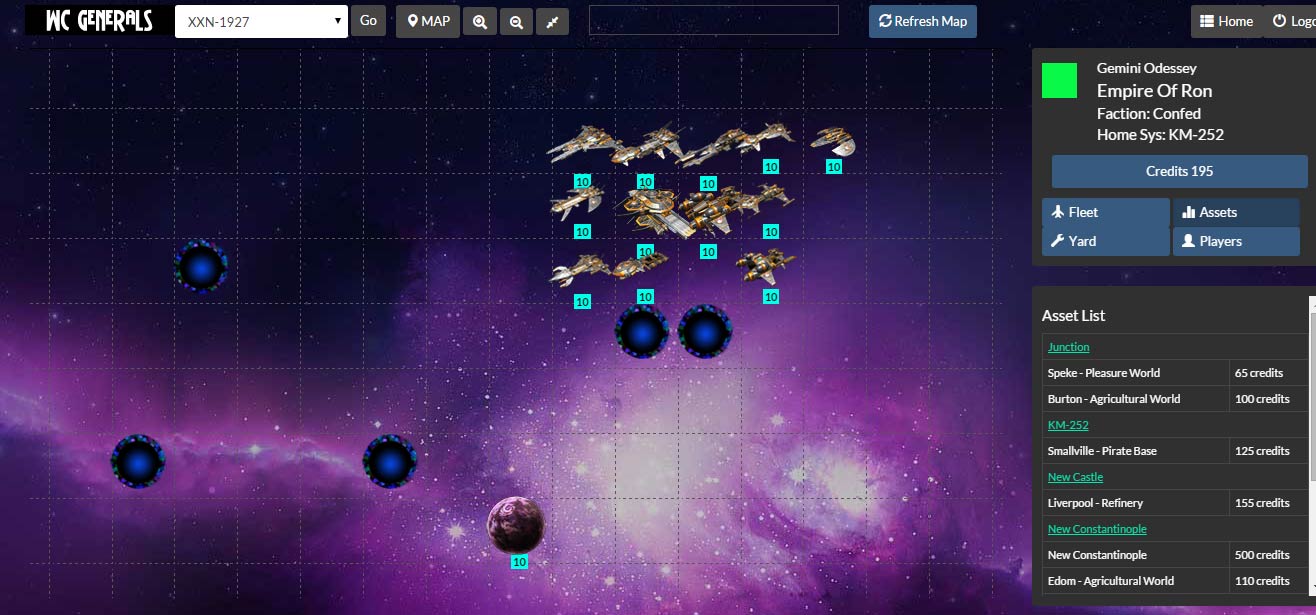This screenshot has height=615, width=1316.
Task: Open the XXN-1927 system dropdown
Action: coord(261,22)
